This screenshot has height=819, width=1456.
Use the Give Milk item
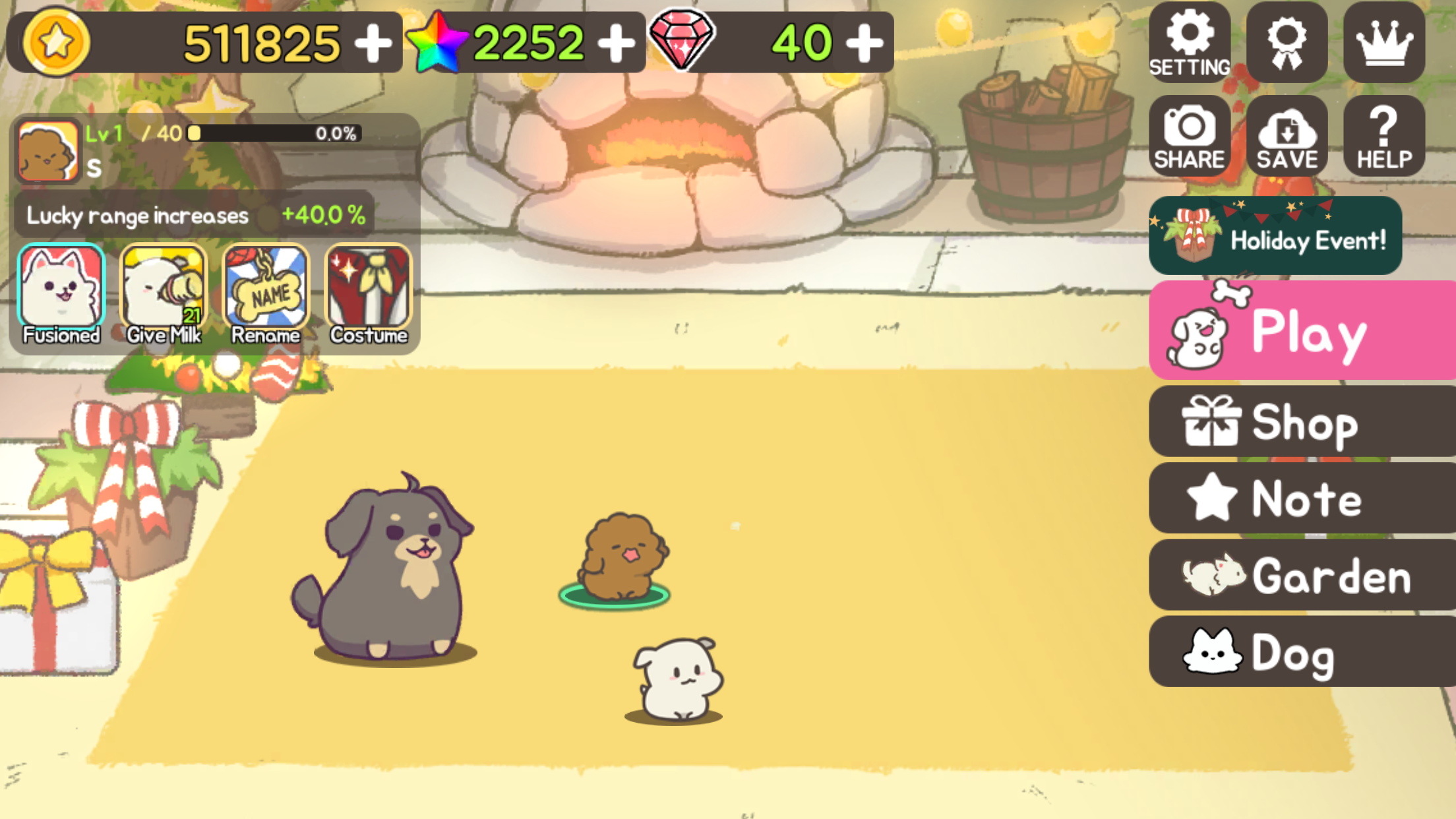pyautogui.click(x=163, y=287)
